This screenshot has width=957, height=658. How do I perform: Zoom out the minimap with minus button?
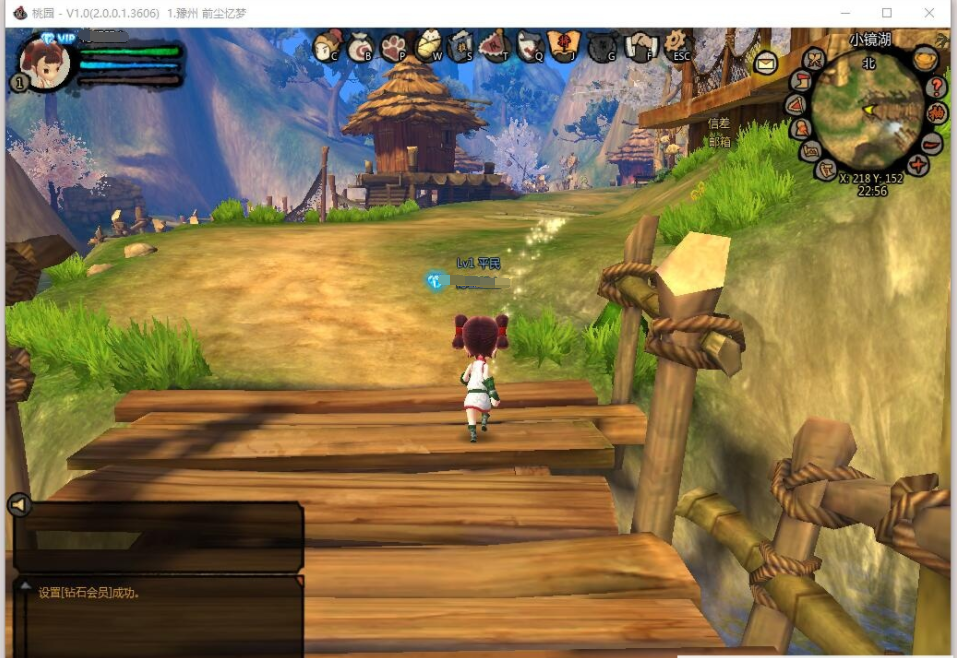click(932, 143)
